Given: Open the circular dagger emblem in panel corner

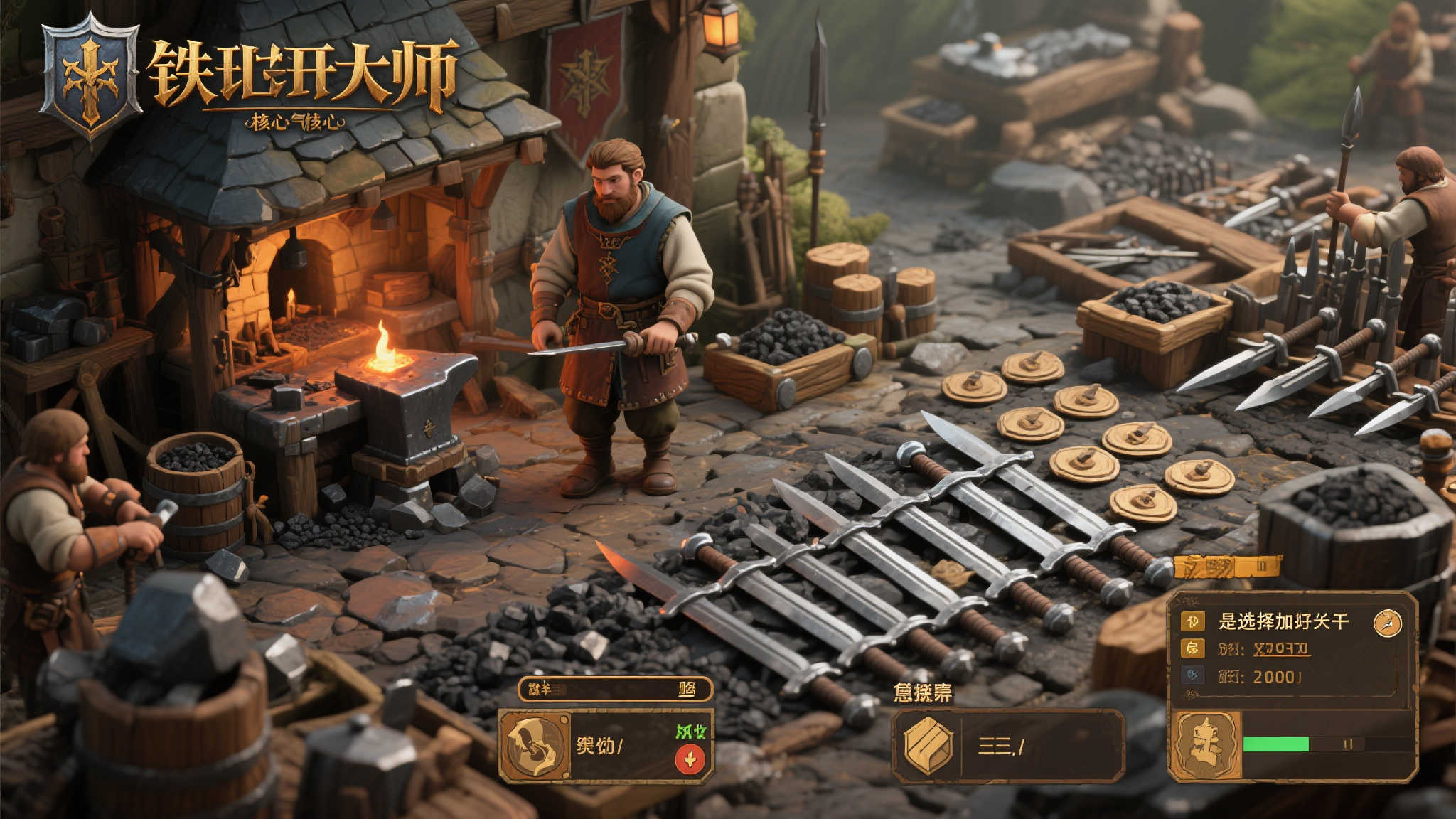Looking at the screenshot, I should pyautogui.click(x=1386, y=624).
